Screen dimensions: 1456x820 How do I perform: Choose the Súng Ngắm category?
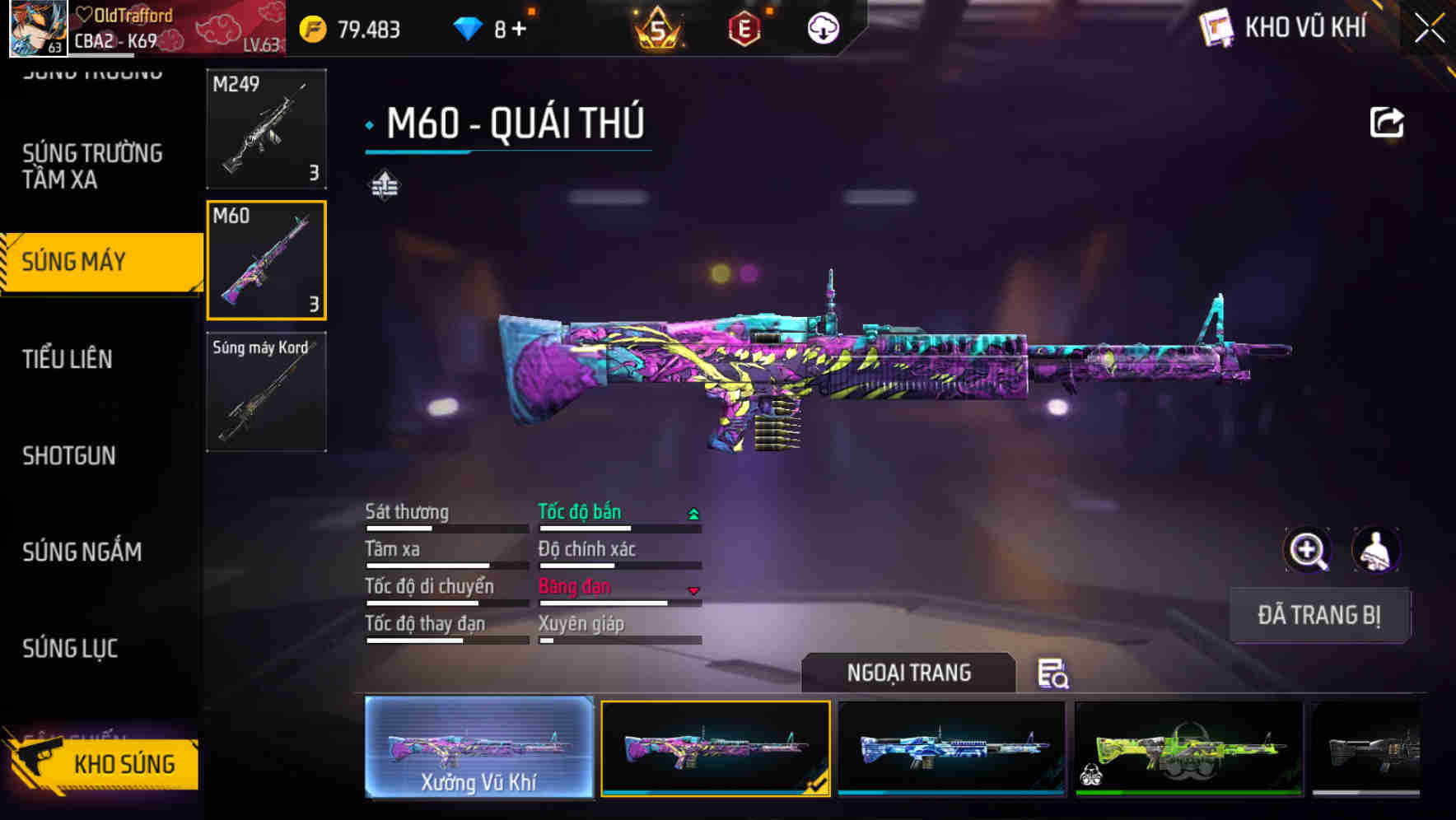(x=82, y=552)
